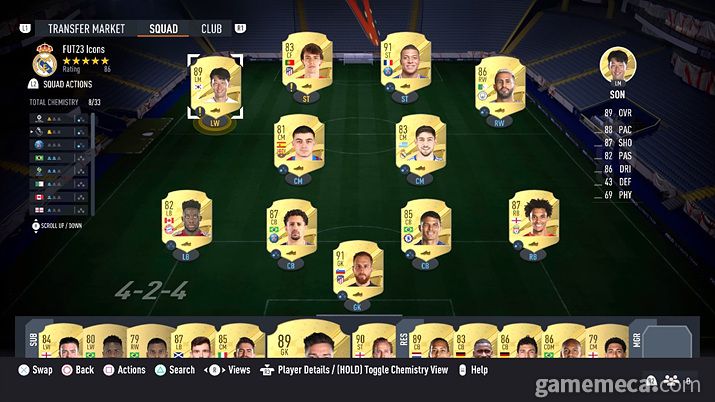
Task: Click the FUT23 Icons squad name
Action: 83,49
